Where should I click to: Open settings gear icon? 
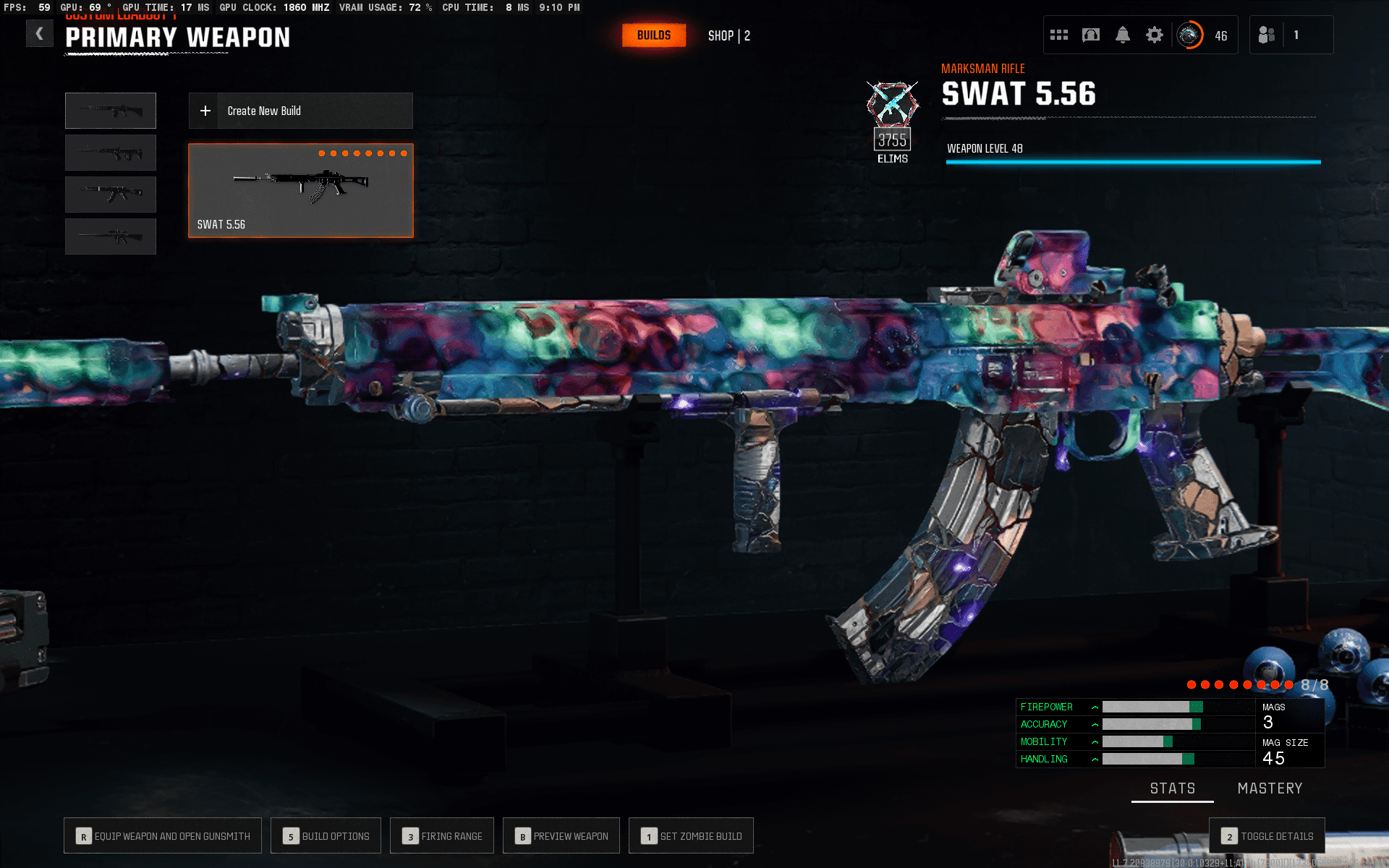coord(1155,35)
